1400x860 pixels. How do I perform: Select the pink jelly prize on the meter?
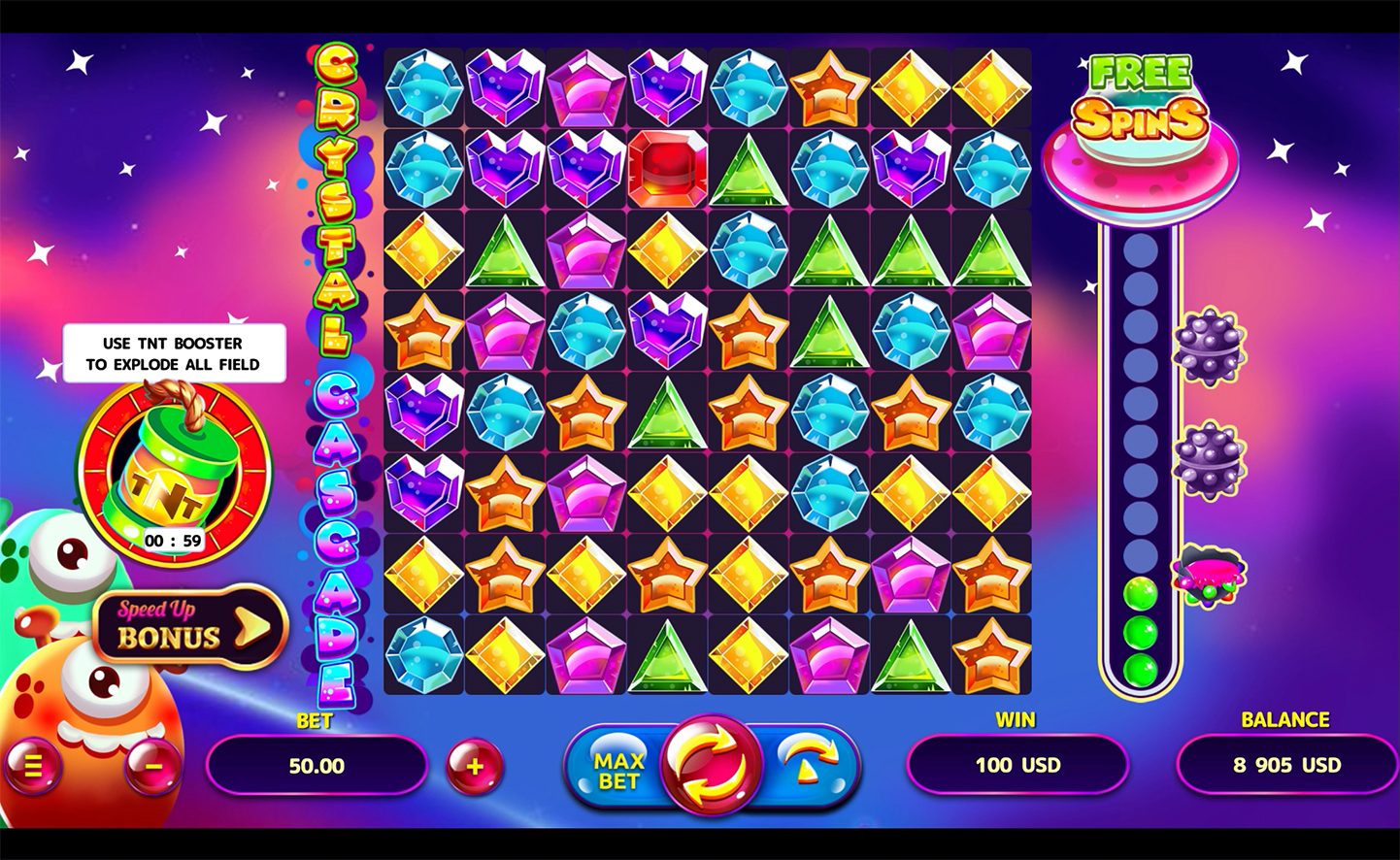point(1209,573)
